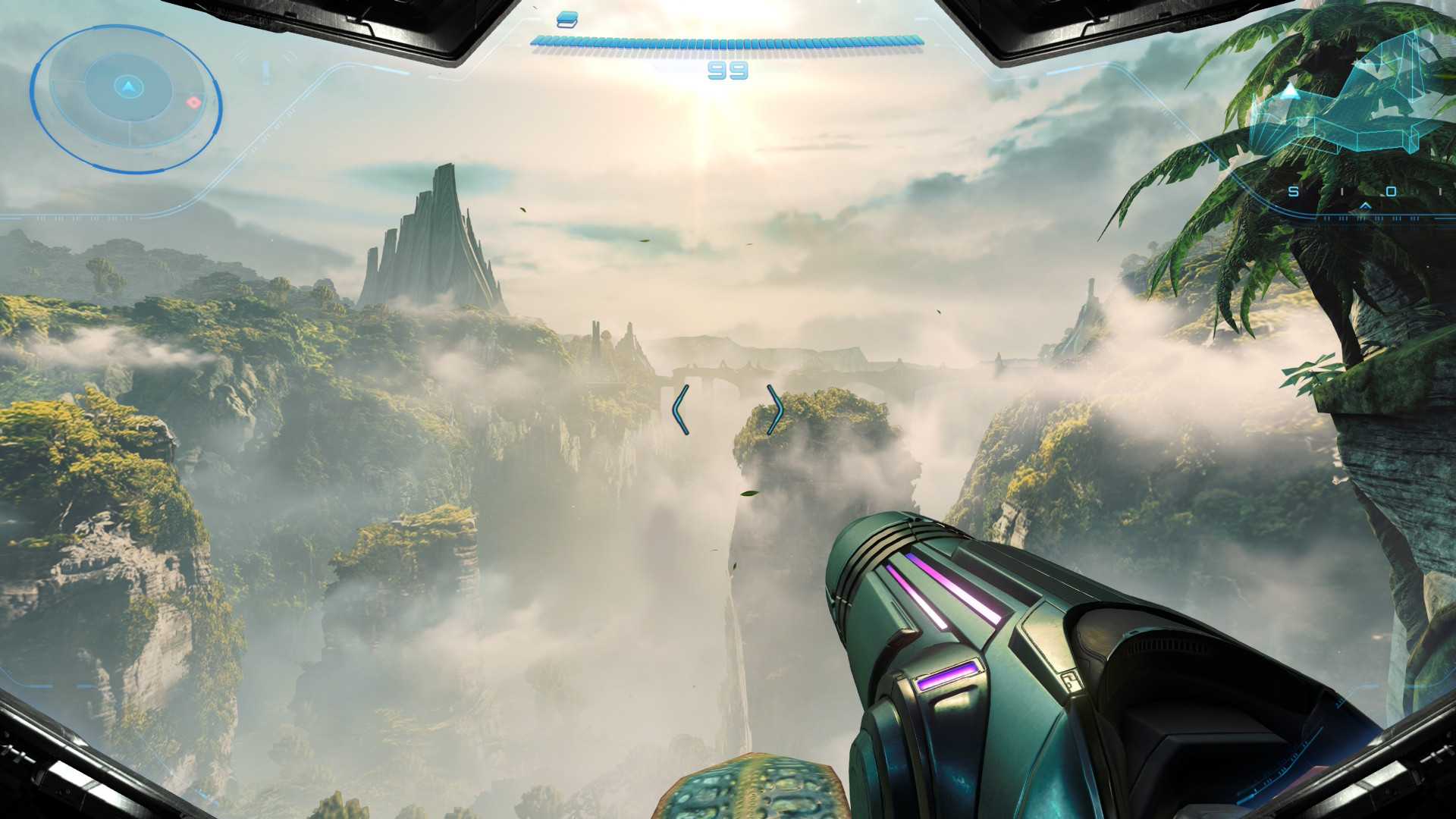
Task: Click the energy tank icon above health bar
Action: tap(566, 20)
